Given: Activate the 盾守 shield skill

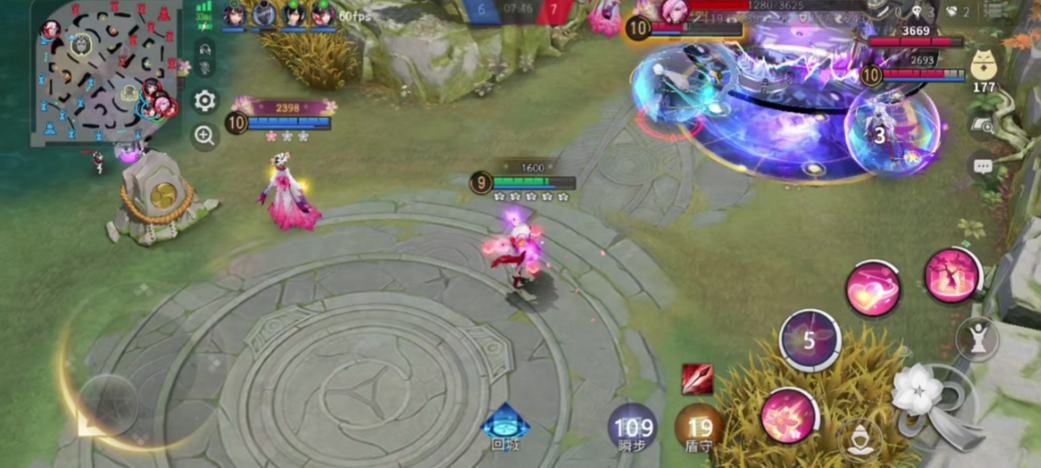Looking at the screenshot, I should point(699,427).
